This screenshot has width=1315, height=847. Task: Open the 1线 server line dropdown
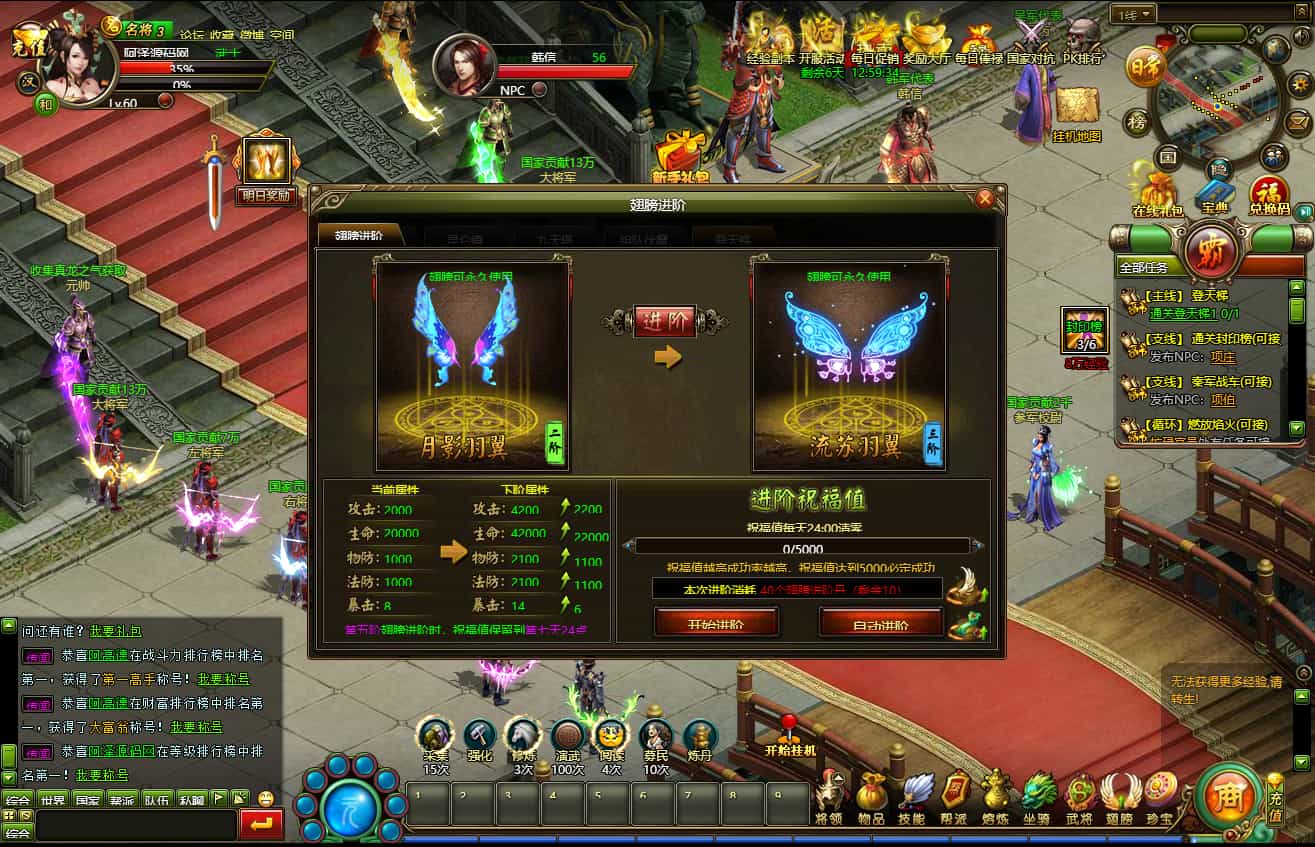click(x=1133, y=14)
